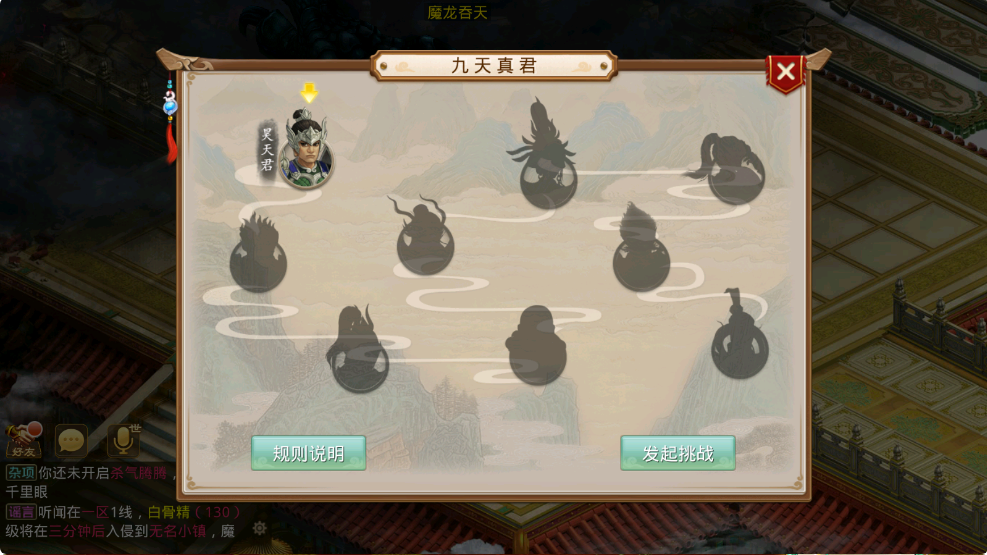Viewport: 987px width, 555px height.
Task: Open chat settings gear icon
Action: coord(260,528)
